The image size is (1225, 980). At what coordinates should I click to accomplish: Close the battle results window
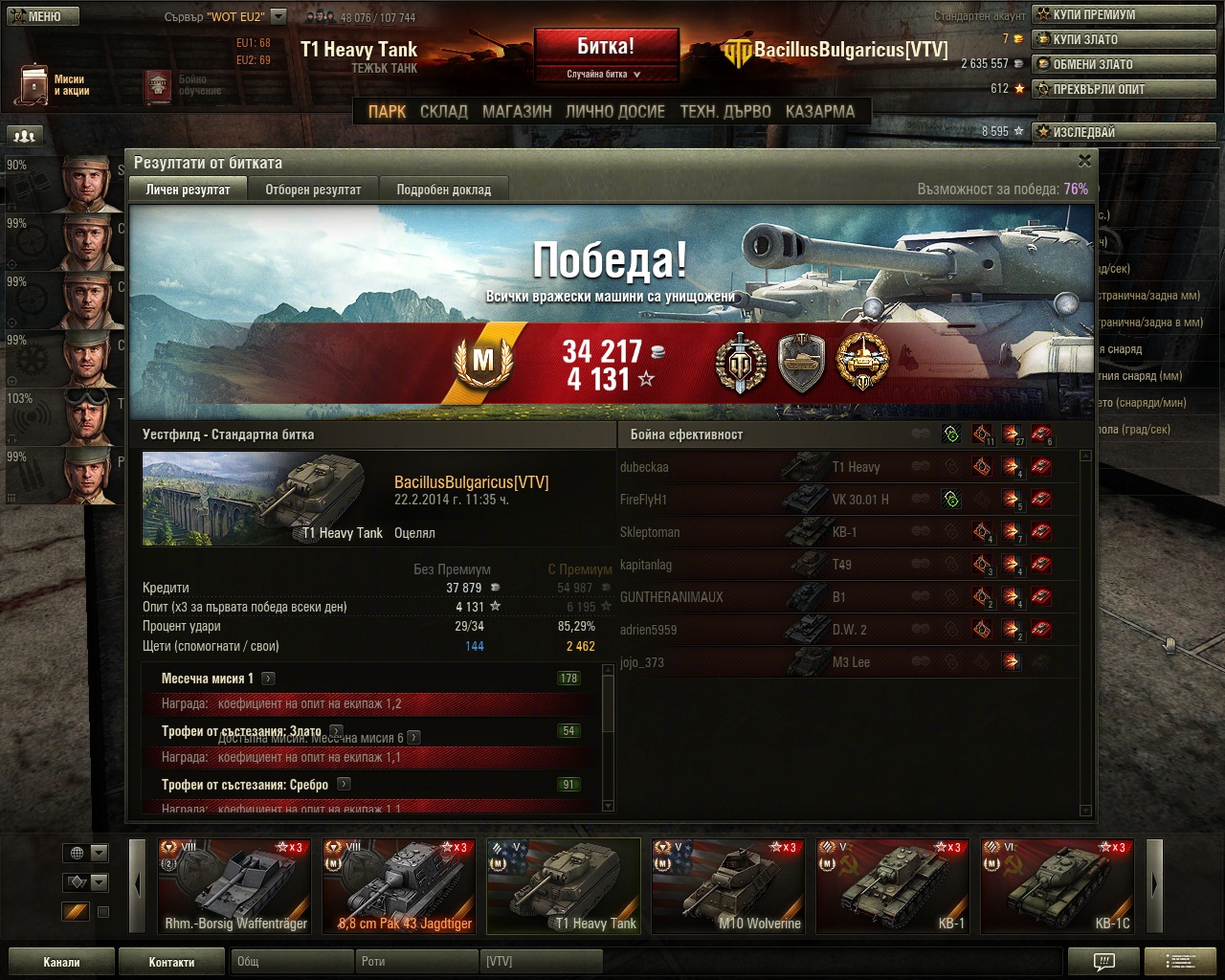click(x=1084, y=161)
